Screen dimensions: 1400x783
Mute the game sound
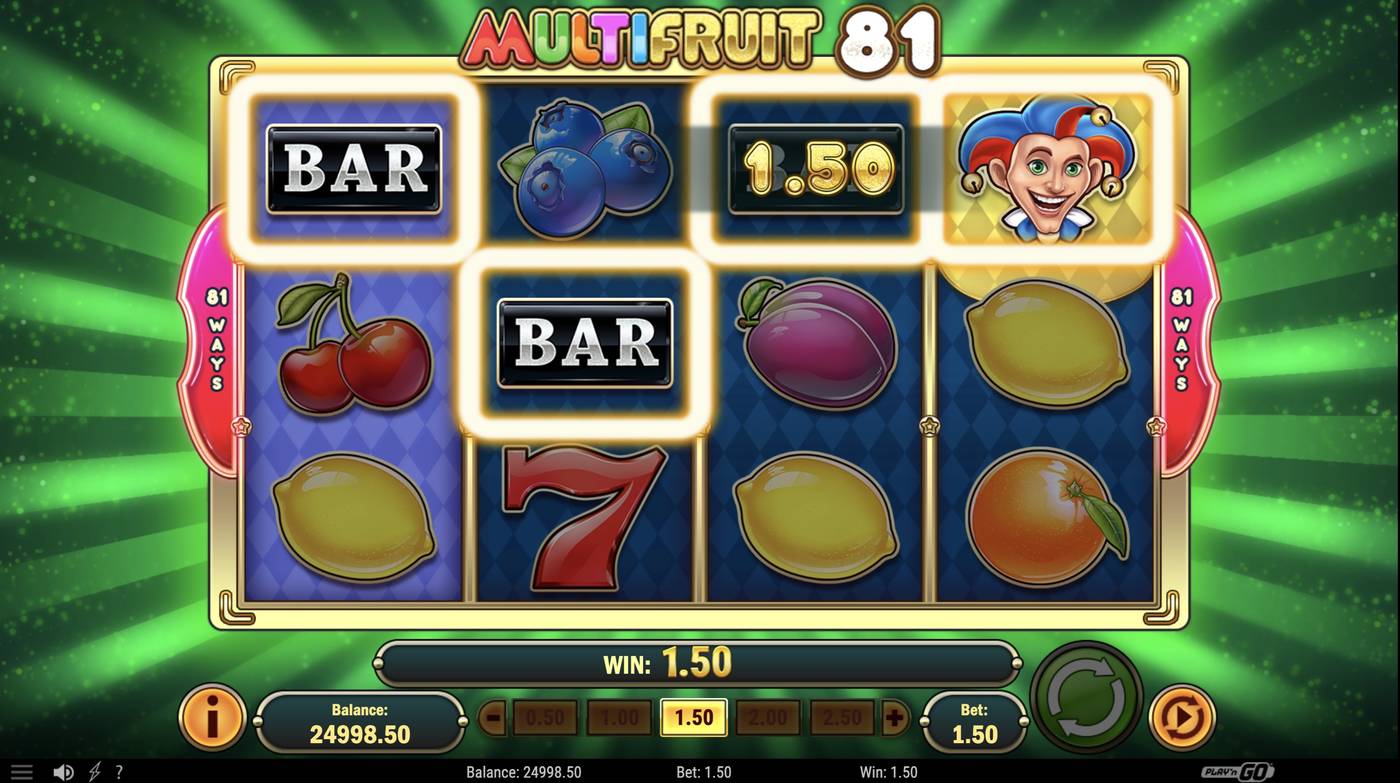click(62, 771)
